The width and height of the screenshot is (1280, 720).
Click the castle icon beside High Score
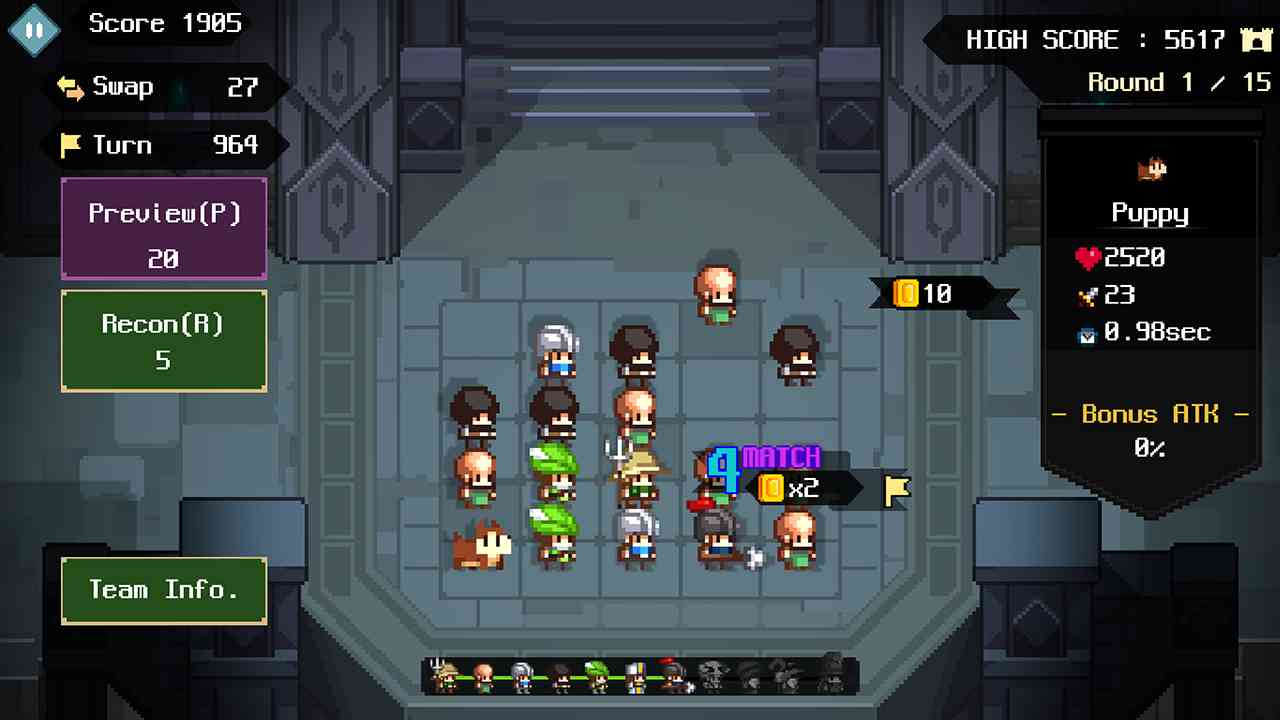pyautogui.click(x=1255, y=40)
